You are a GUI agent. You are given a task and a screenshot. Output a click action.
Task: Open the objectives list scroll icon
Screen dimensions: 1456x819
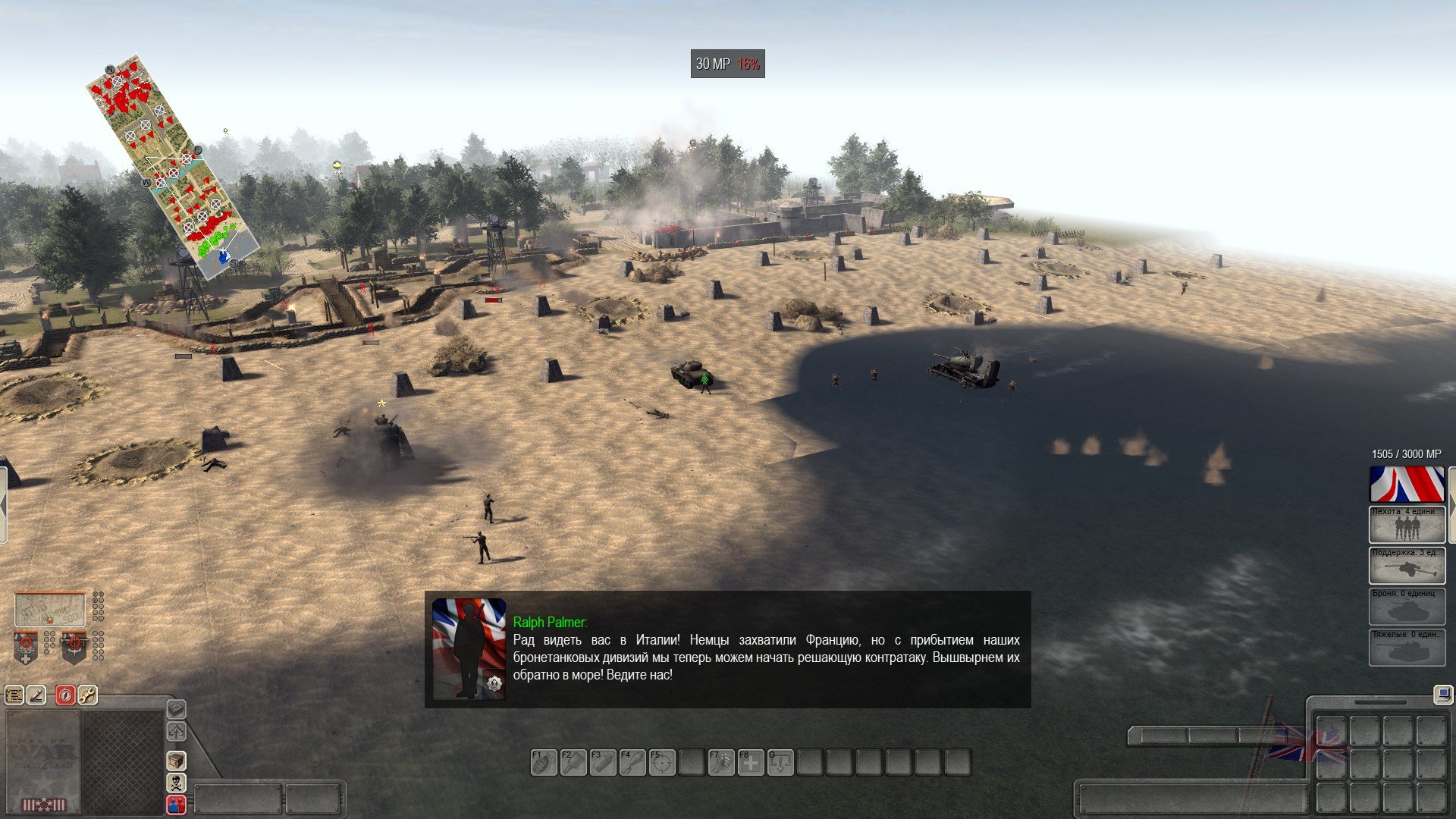click(14, 695)
